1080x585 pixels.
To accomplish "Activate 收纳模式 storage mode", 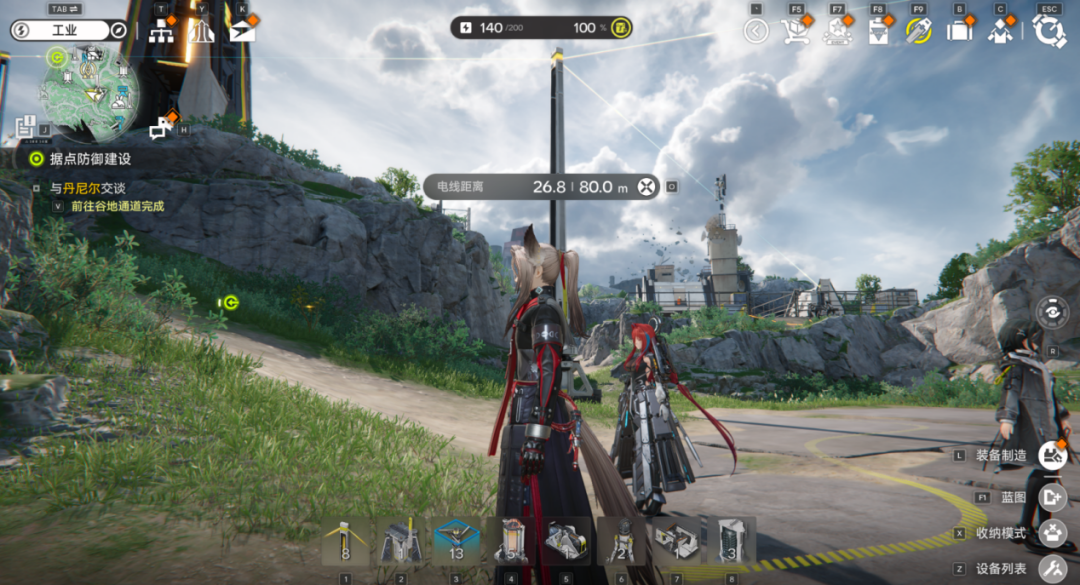I will [x=1052, y=533].
